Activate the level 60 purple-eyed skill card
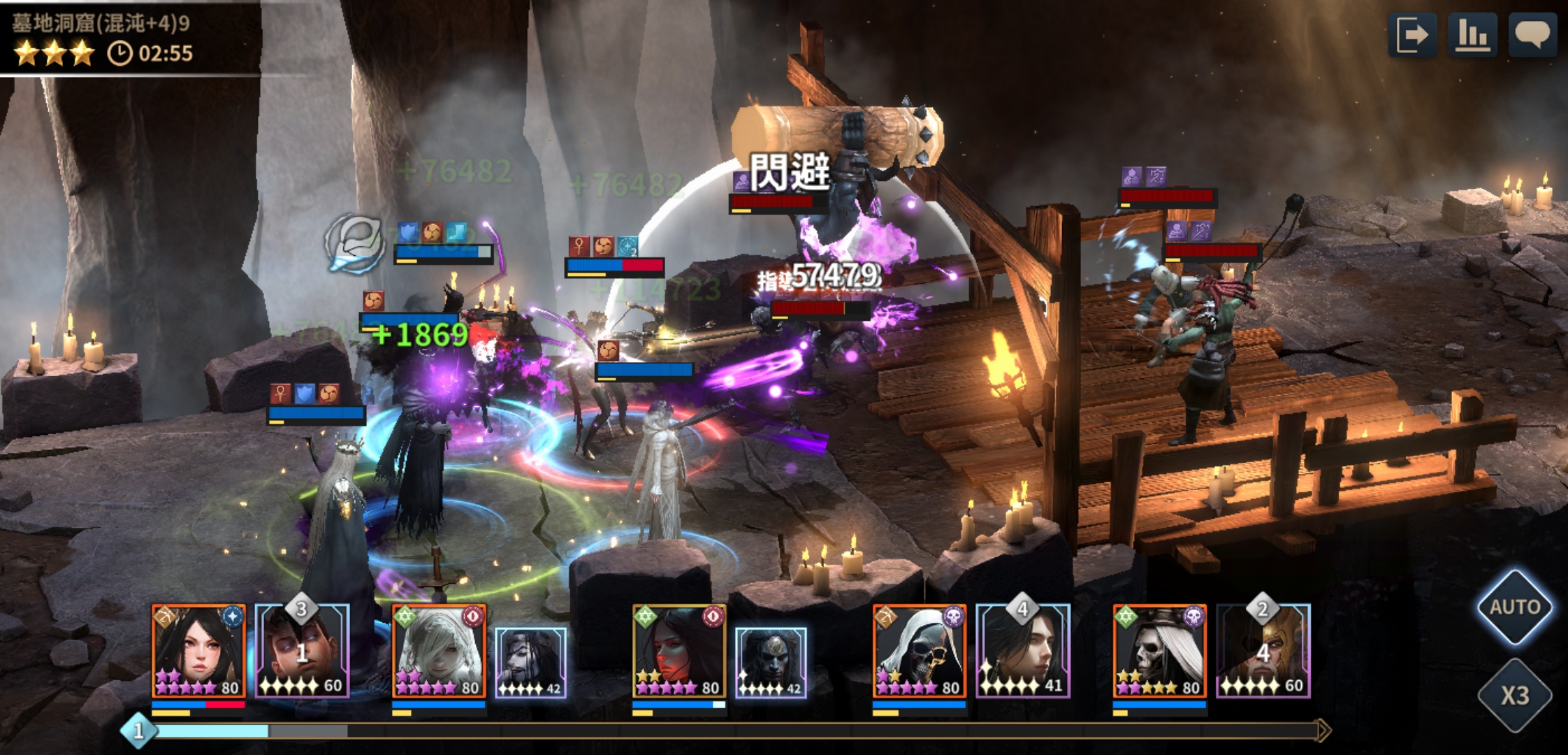 tap(303, 652)
